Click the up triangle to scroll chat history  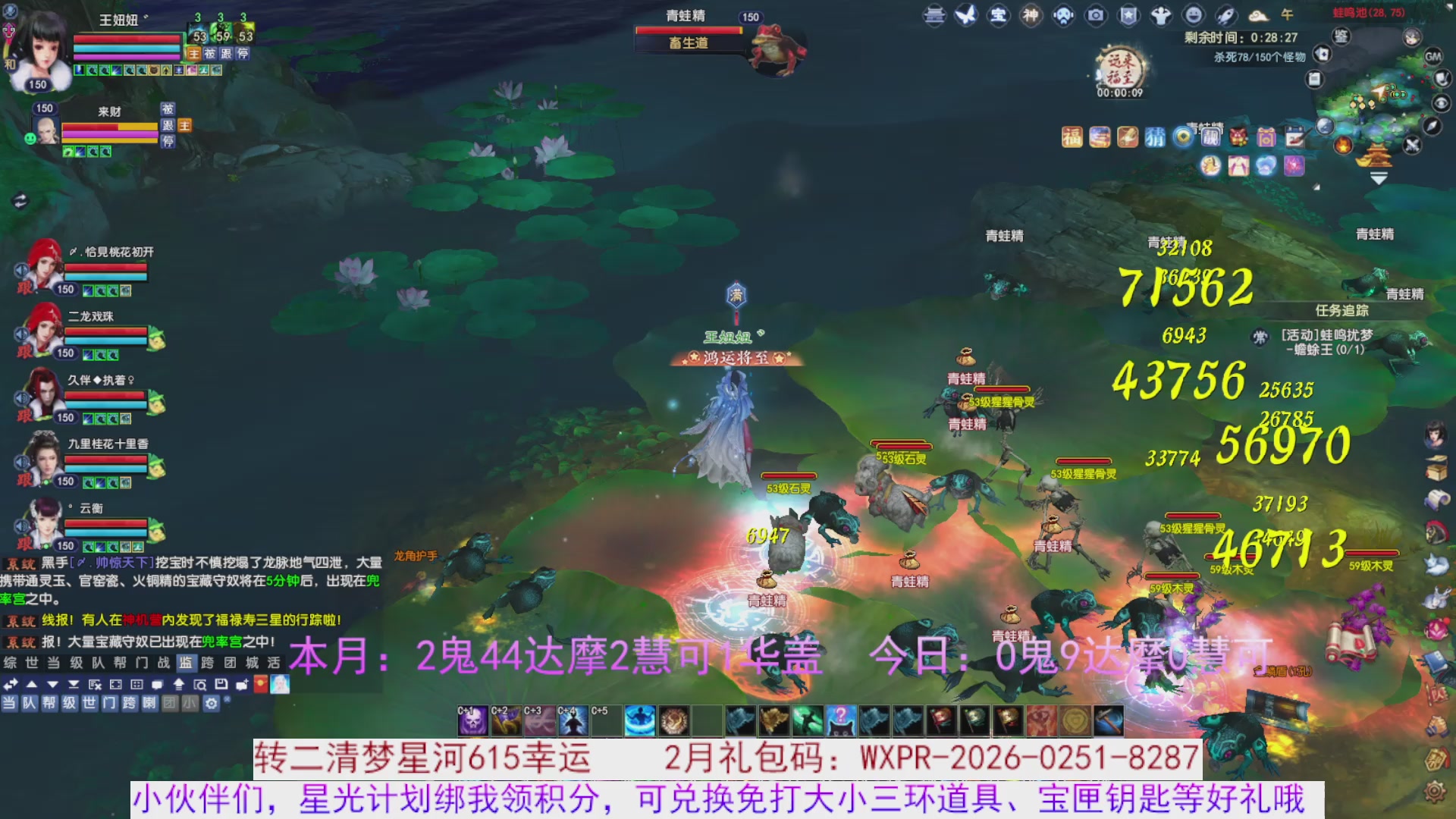31,683
